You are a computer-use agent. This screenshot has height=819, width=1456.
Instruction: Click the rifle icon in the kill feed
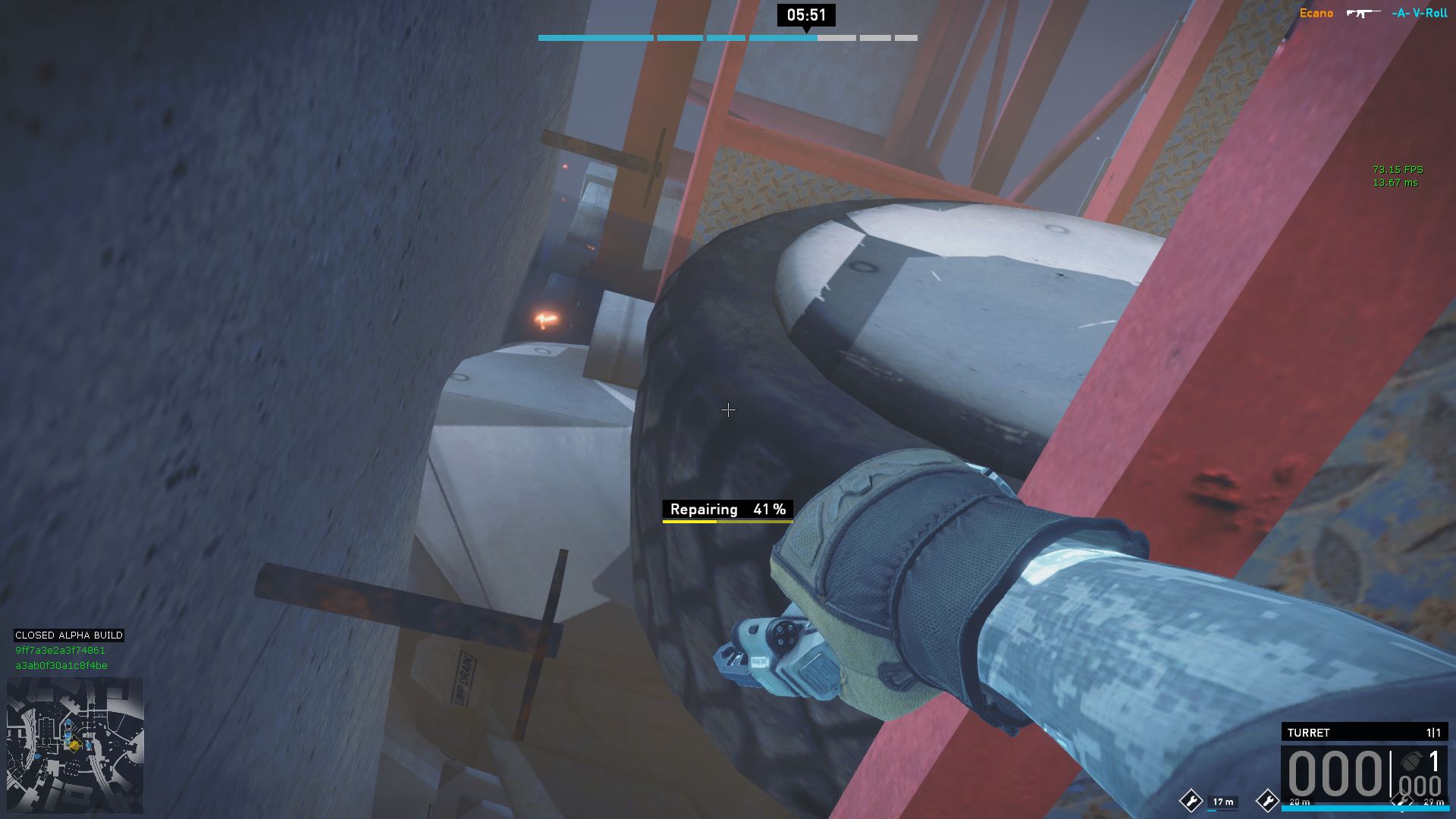pyautogui.click(x=1363, y=13)
